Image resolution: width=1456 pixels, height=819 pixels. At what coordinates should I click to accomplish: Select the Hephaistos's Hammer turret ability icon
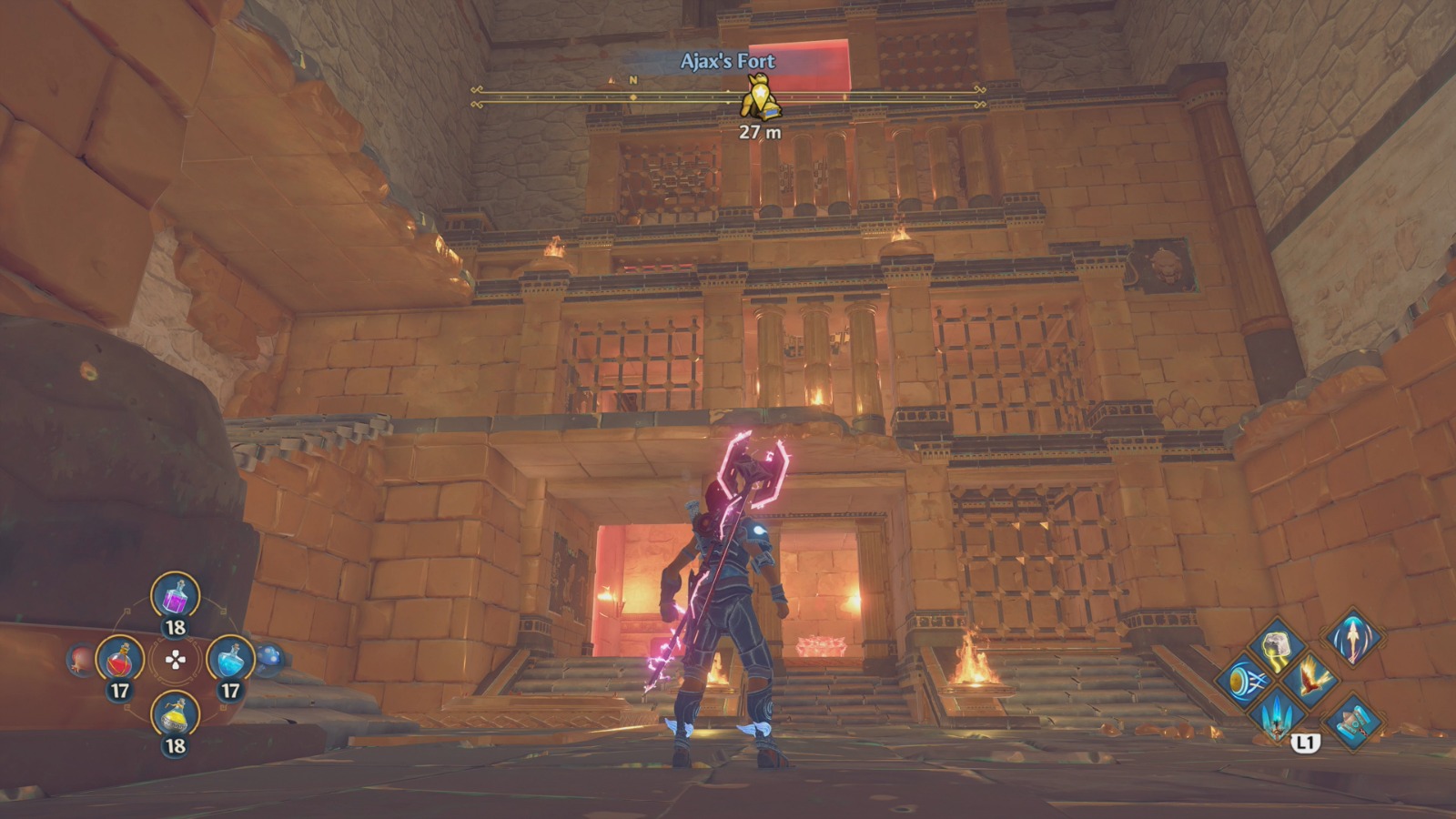[1353, 721]
